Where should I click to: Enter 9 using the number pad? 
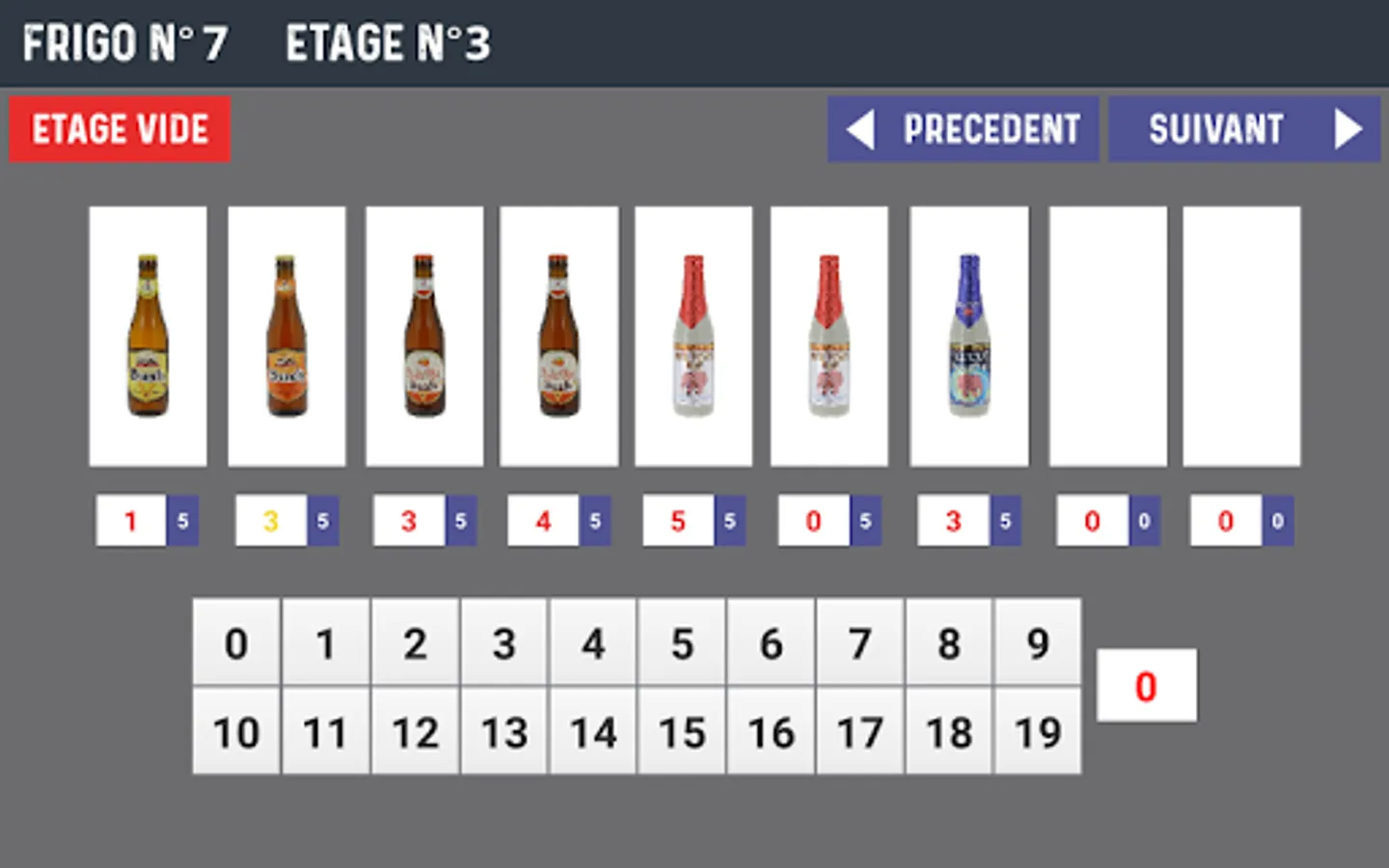1038,643
